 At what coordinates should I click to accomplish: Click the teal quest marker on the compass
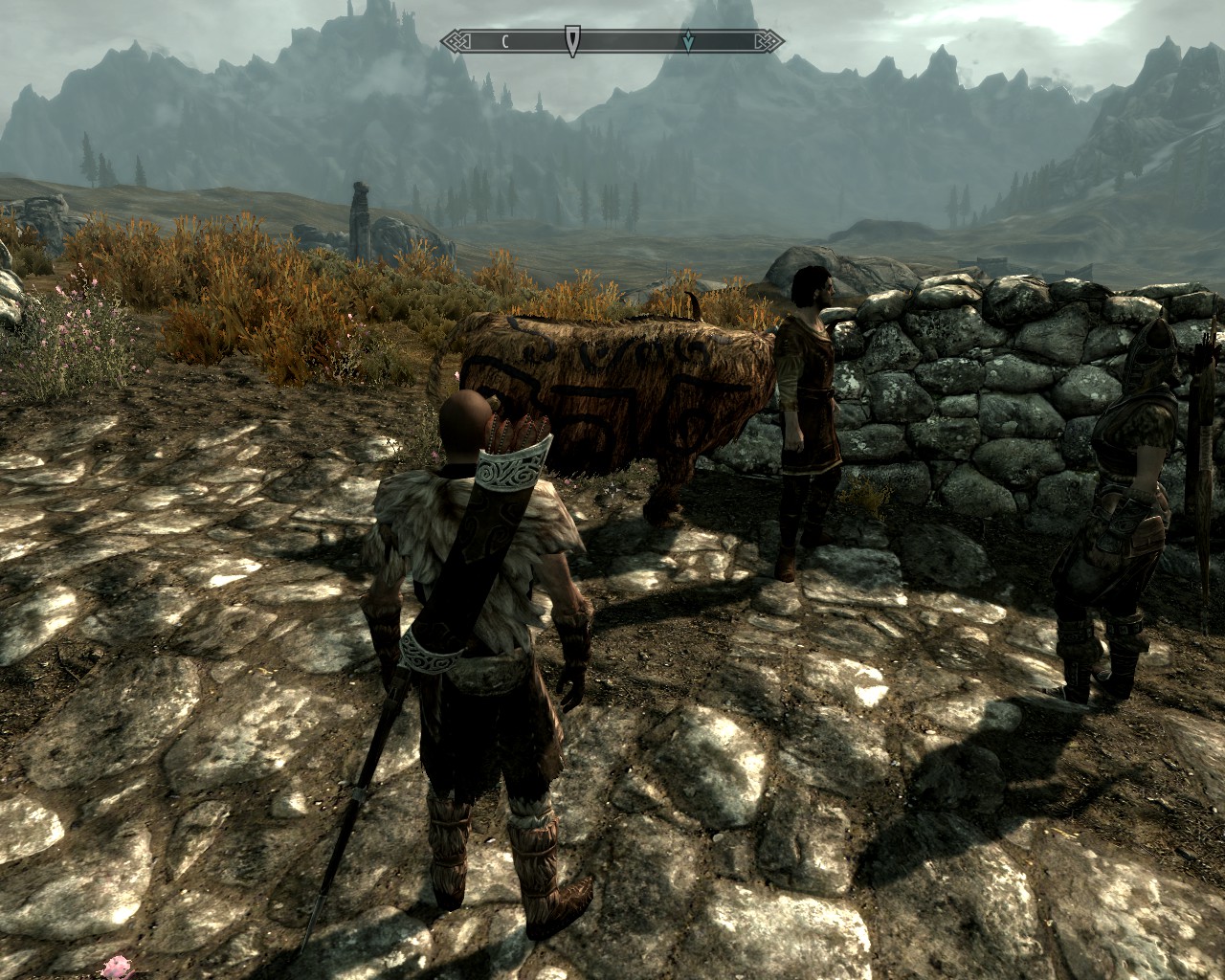click(x=688, y=41)
